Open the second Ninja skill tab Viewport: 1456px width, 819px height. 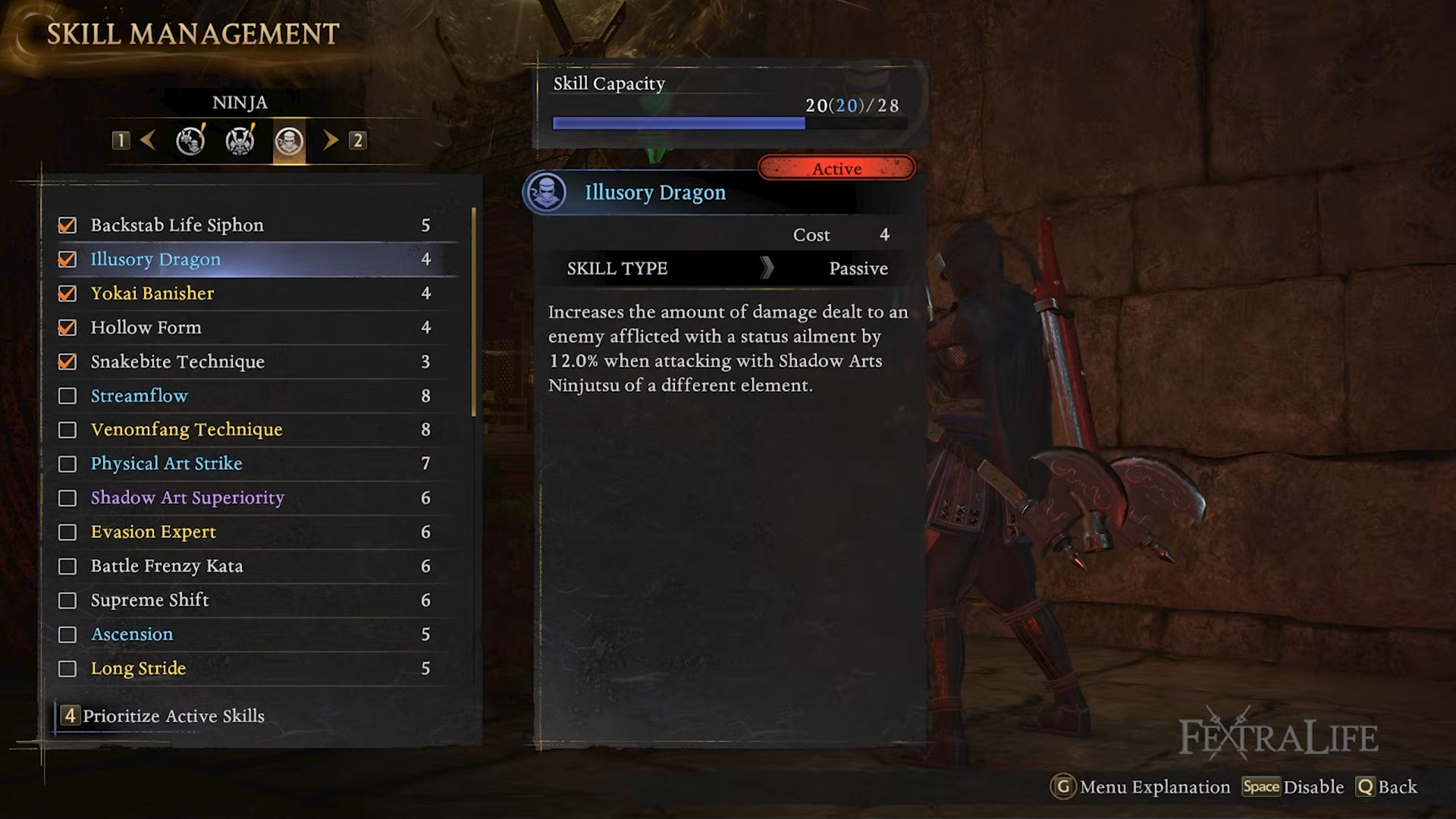(x=240, y=141)
